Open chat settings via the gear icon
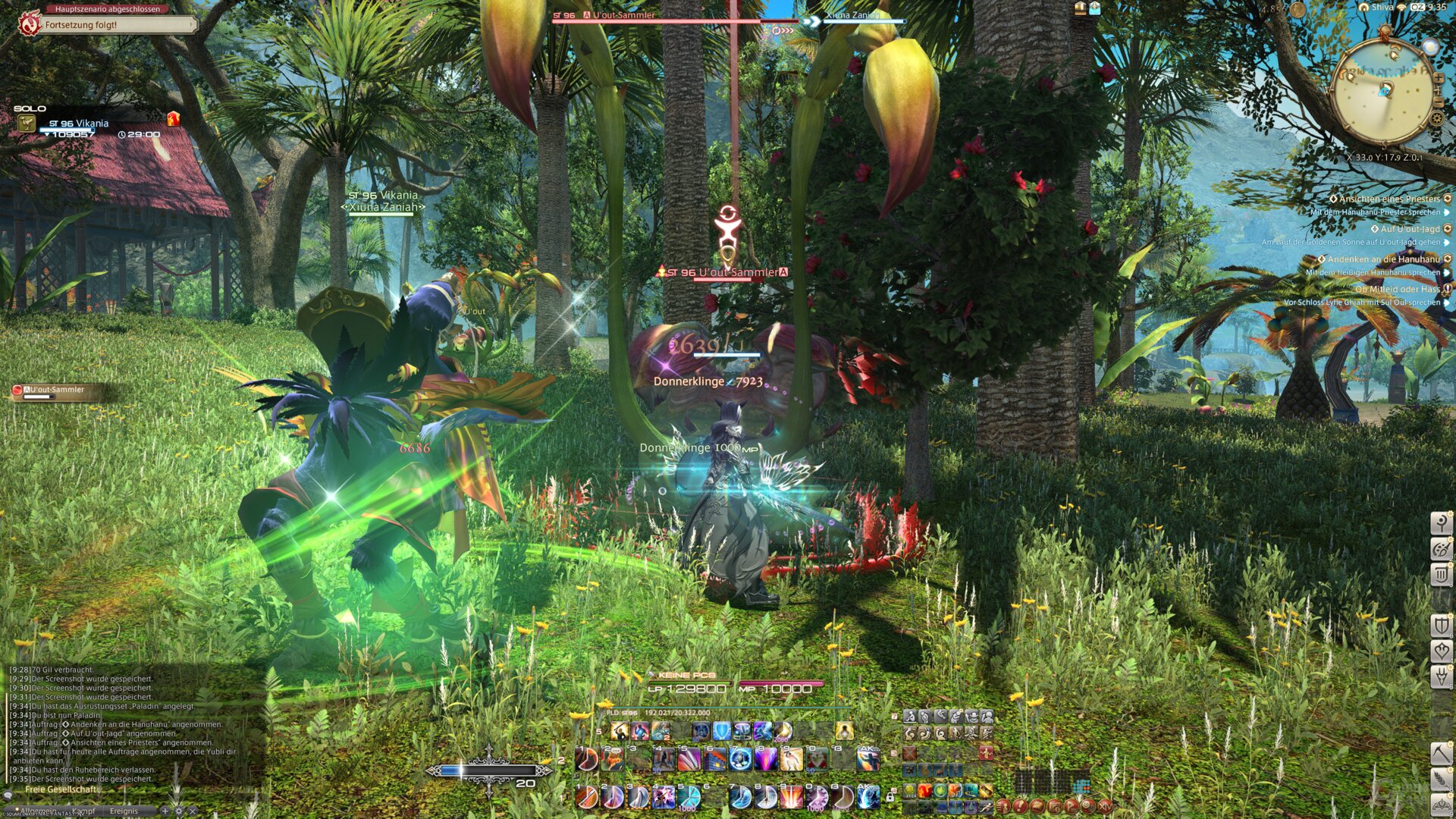This screenshot has height=819, width=1456. pos(179,811)
